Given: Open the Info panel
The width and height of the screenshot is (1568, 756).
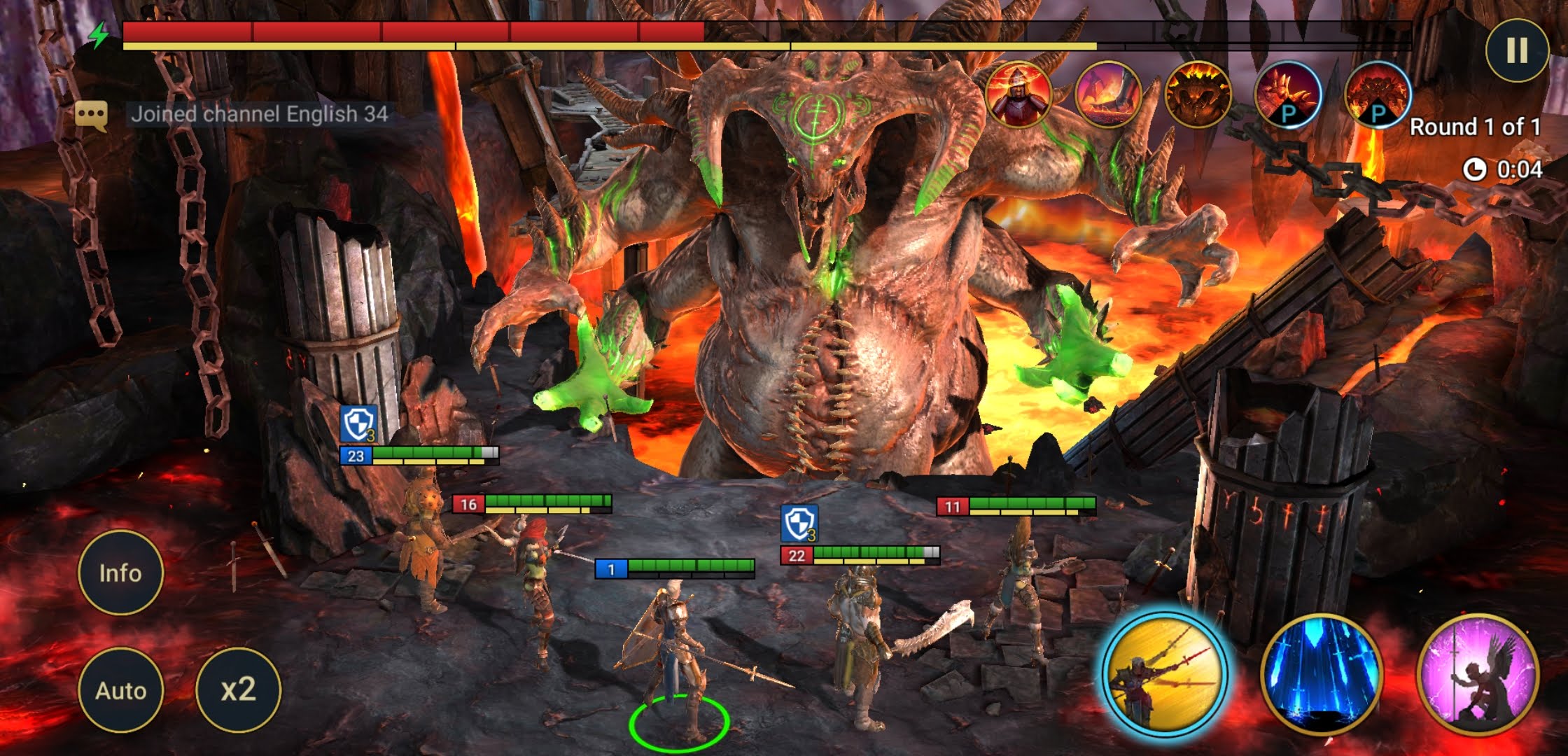Looking at the screenshot, I should coord(120,573).
